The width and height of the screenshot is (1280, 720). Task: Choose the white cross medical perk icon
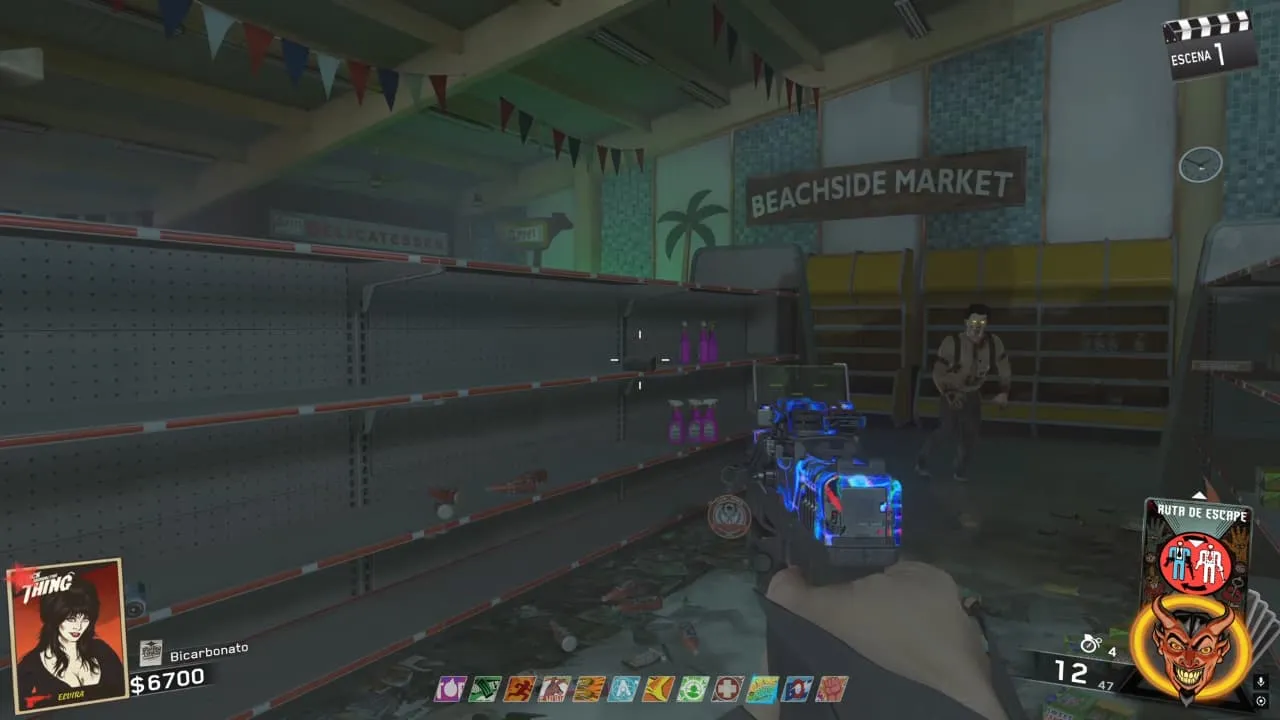coord(727,688)
